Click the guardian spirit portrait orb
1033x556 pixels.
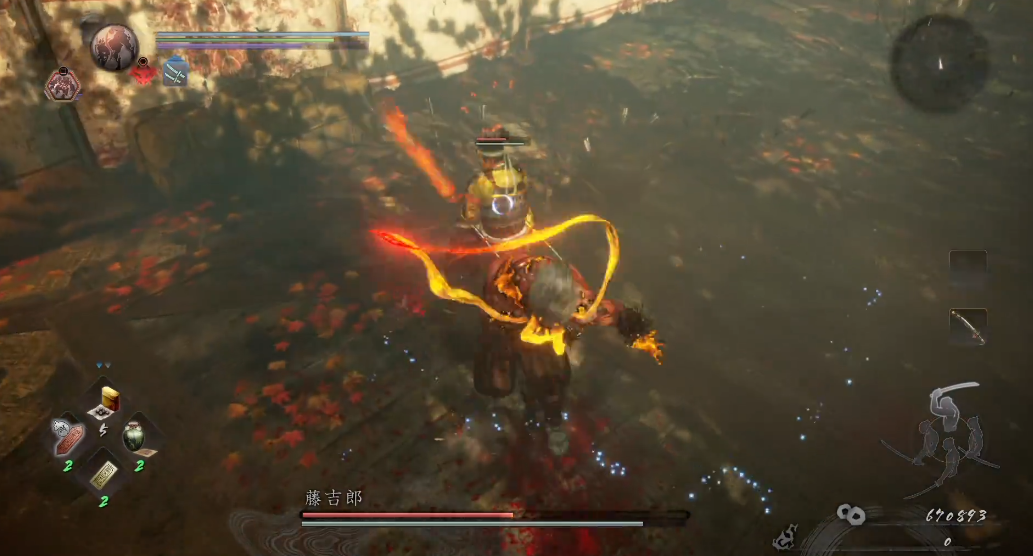pos(113,47)
